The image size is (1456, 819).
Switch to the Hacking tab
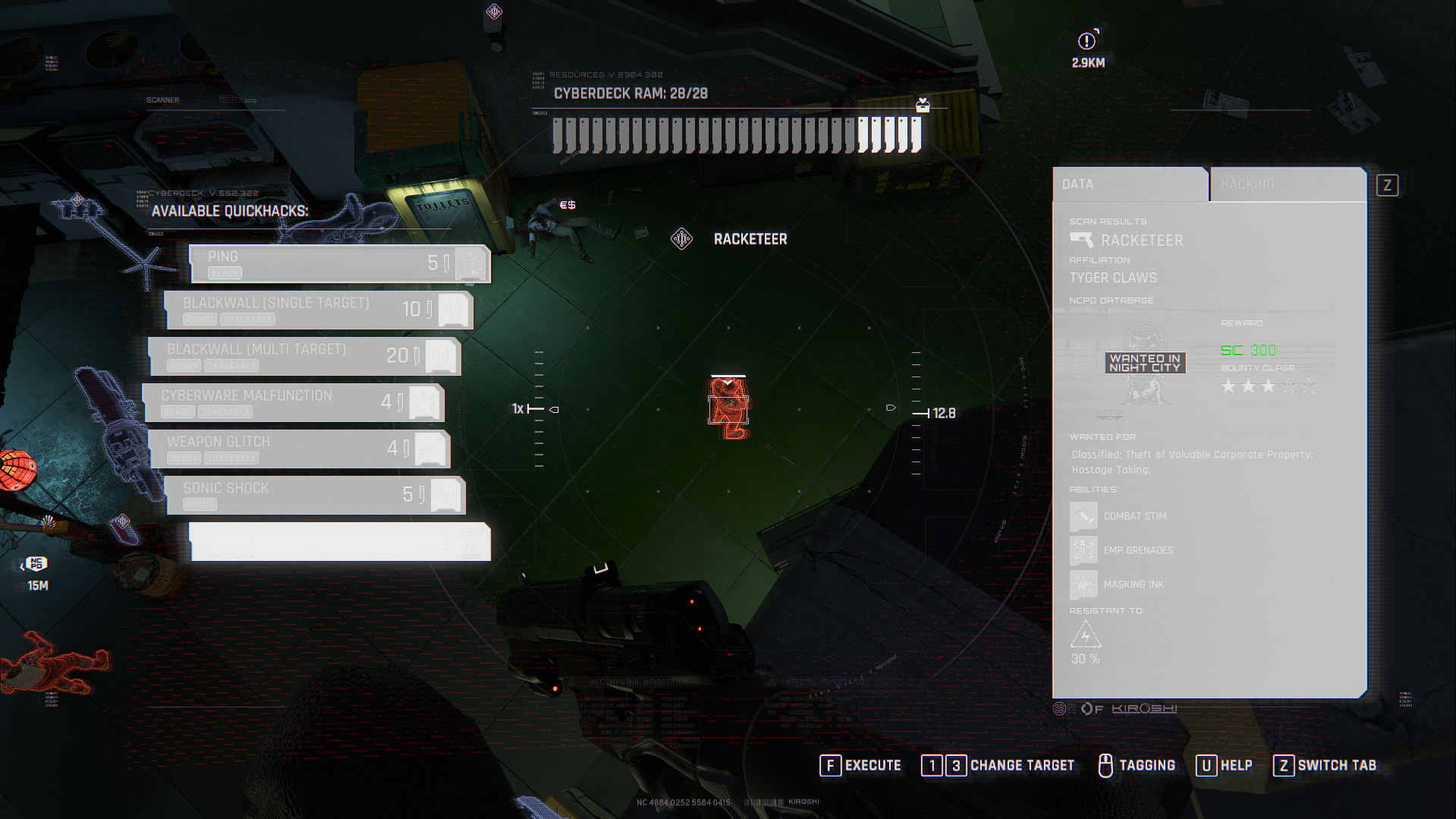[1287, 184]
